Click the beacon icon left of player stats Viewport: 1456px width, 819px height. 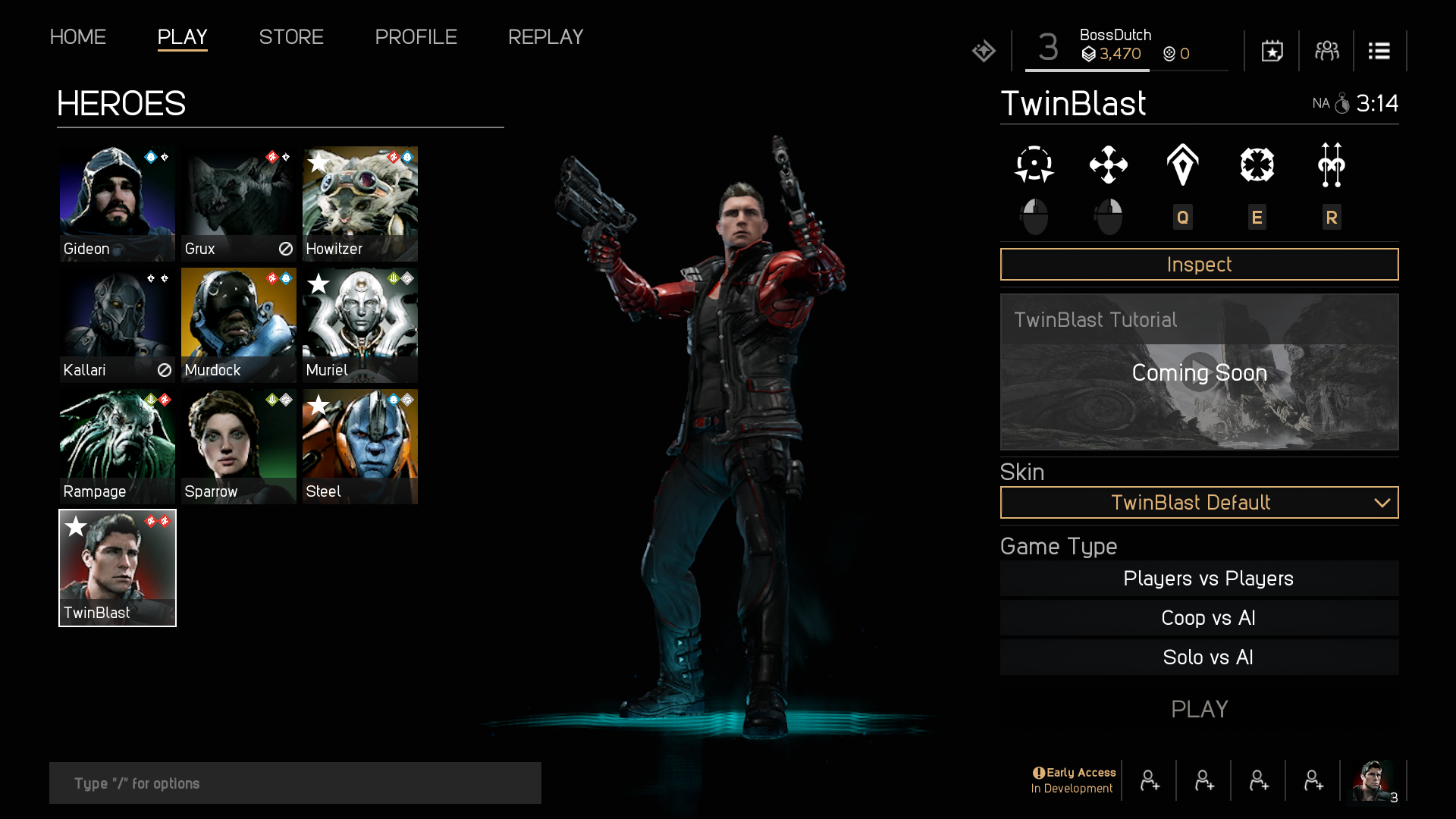point(983,50)
